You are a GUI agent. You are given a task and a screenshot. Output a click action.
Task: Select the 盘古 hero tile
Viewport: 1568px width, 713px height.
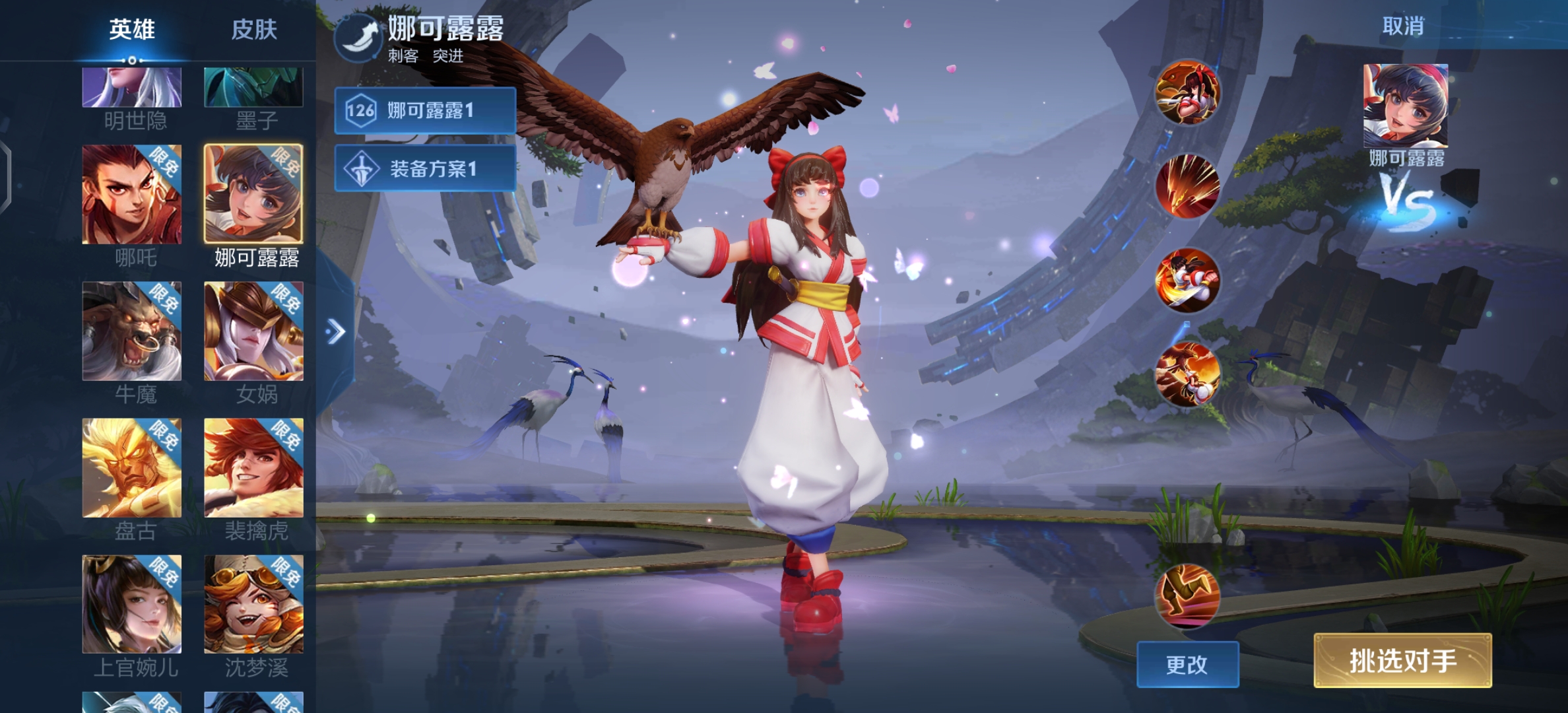[132, 468]
